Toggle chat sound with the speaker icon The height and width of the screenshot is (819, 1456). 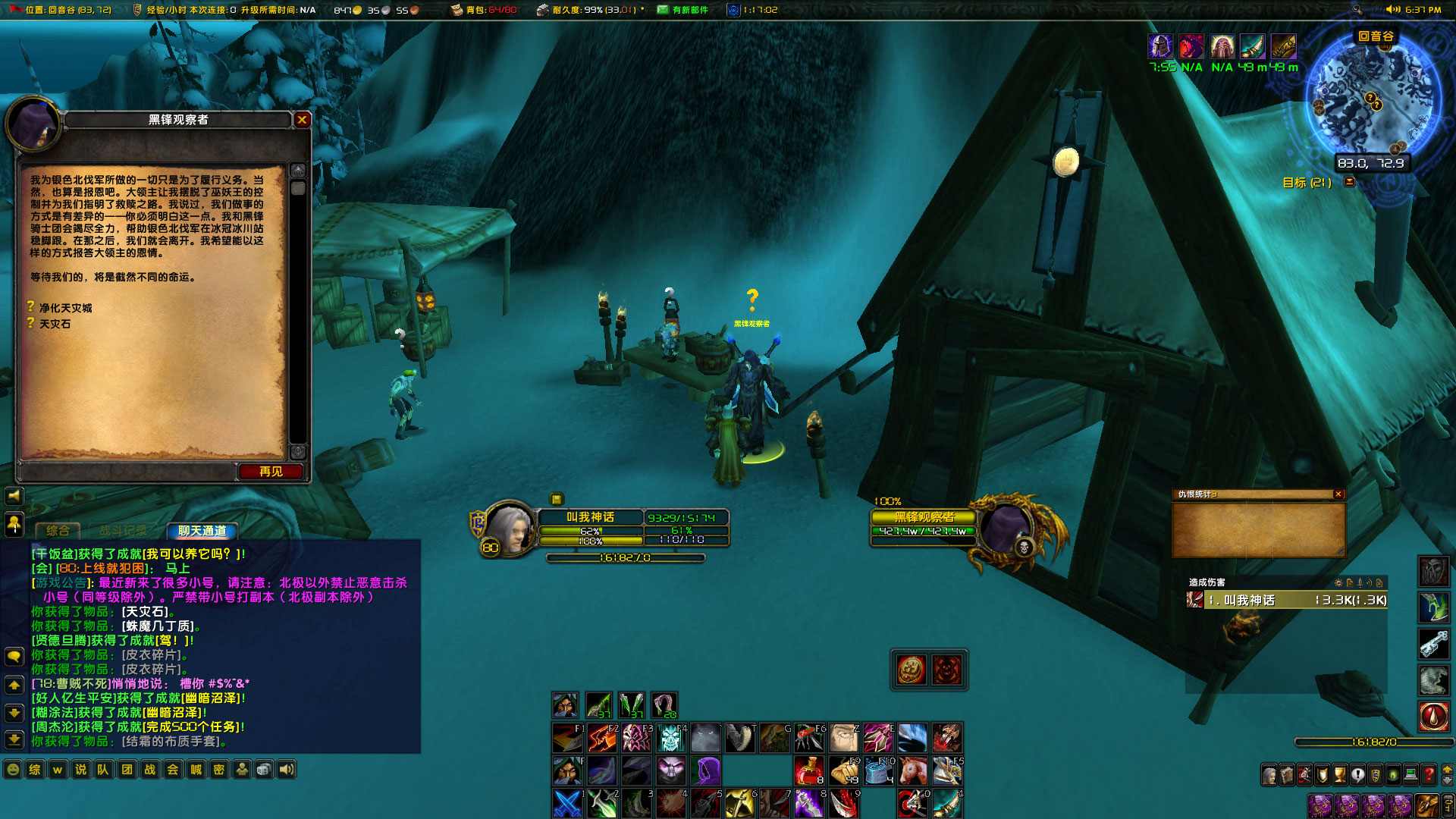click(287, 770)
